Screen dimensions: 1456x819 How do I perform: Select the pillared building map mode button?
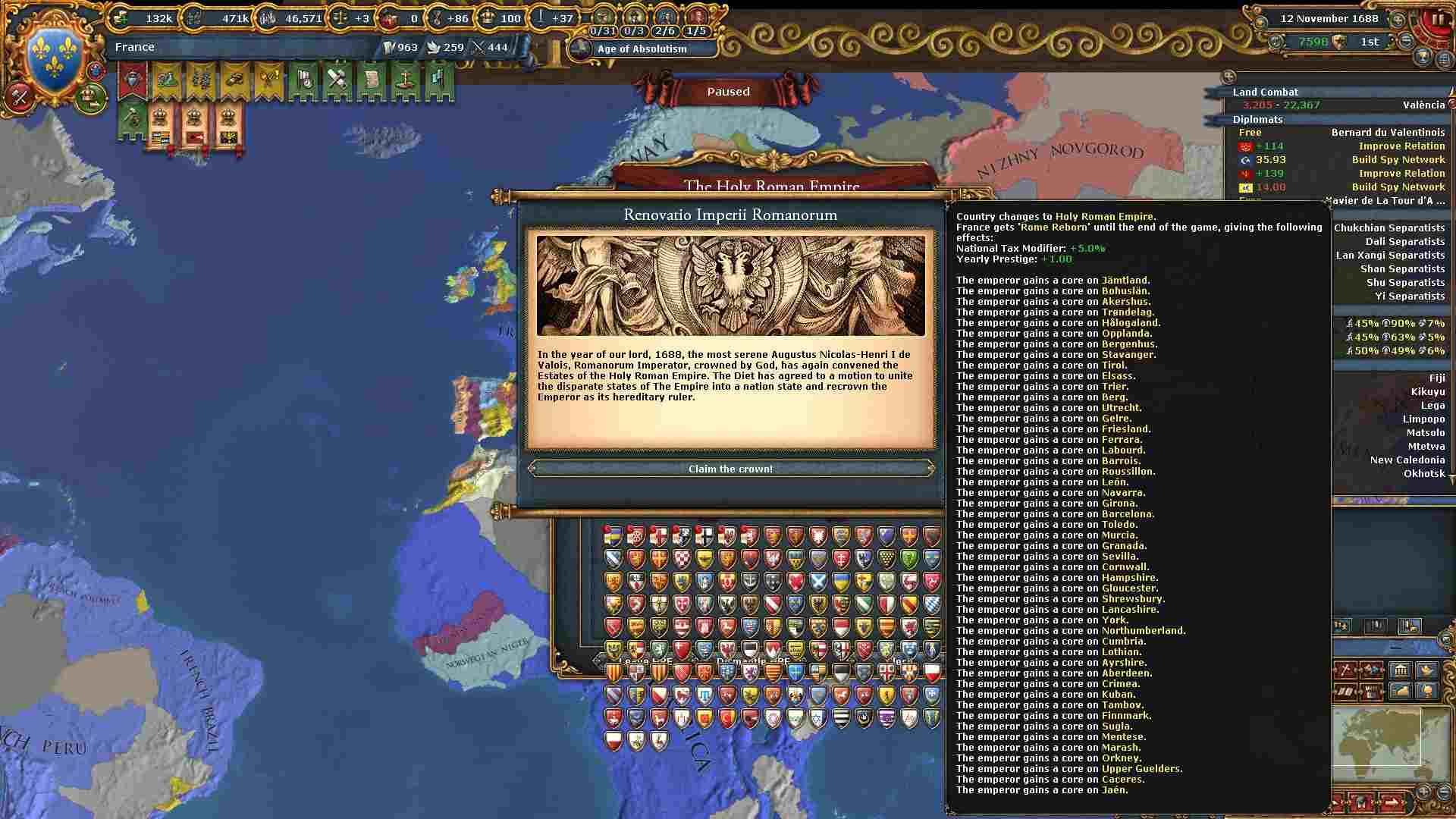click(1399, 670)
